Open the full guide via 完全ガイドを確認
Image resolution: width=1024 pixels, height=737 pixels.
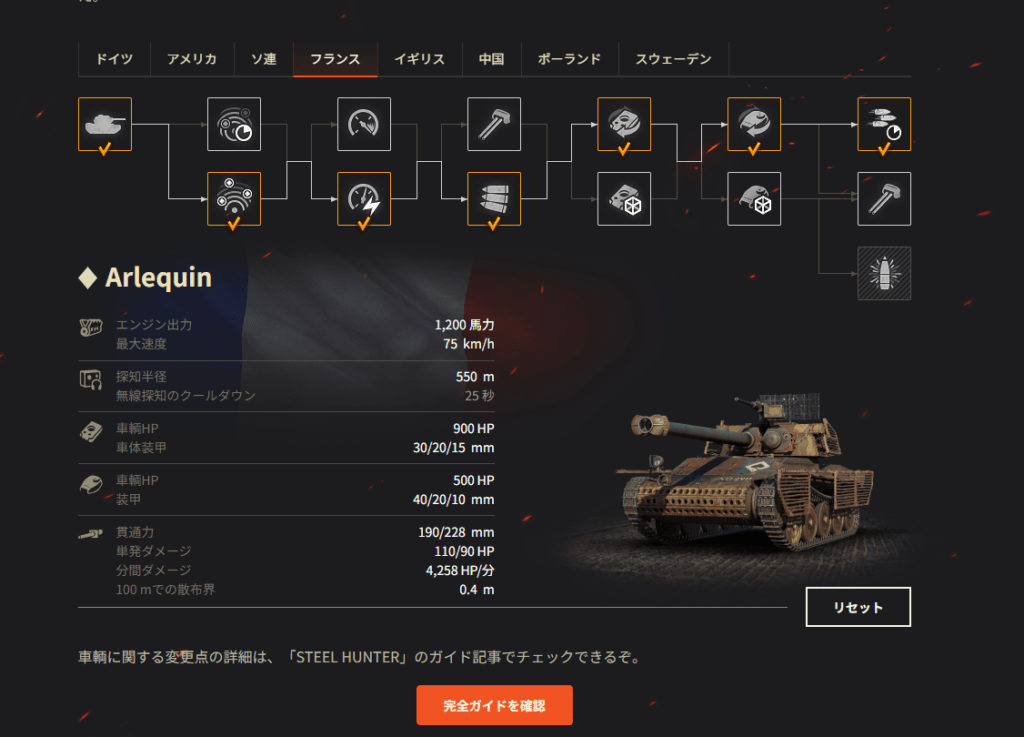click(494, 705)
